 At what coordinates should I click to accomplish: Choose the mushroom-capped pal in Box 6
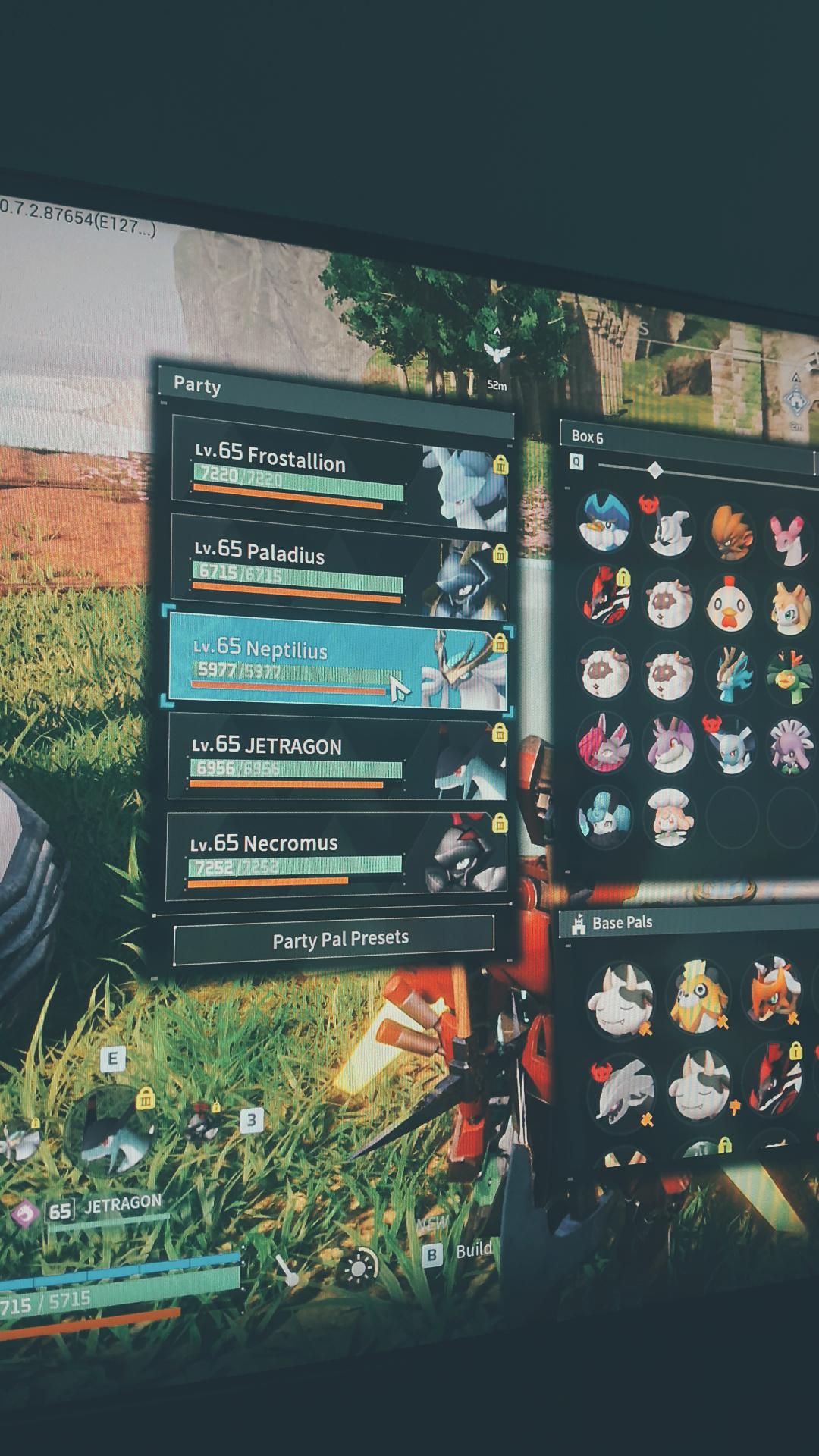click(668, 817)
